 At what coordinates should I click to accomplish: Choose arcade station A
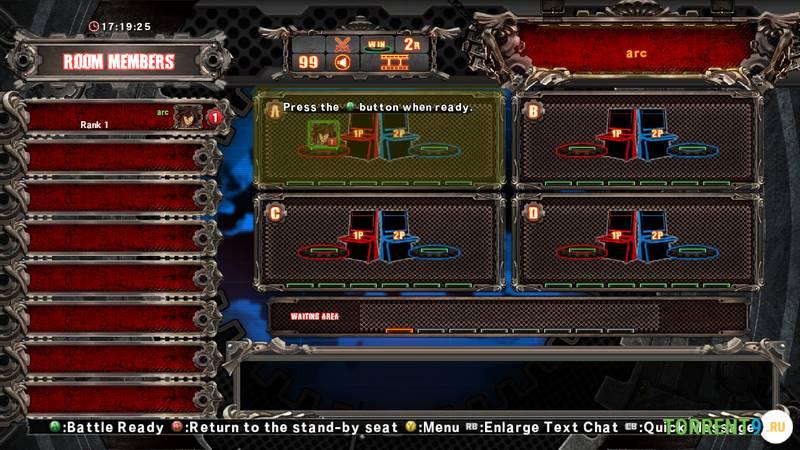coord(378,140)
